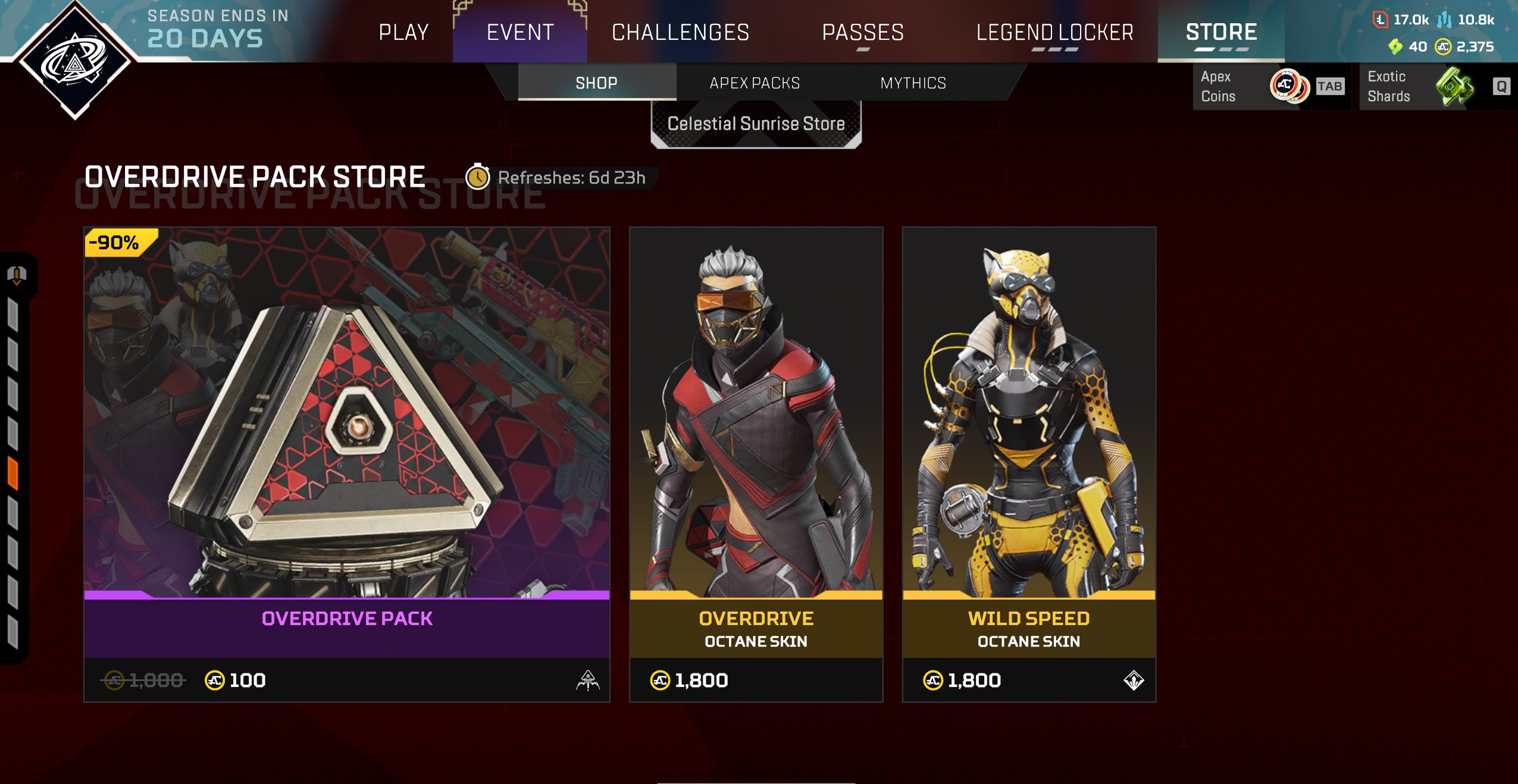Select the discounted Overdrive Pack offer
This screenshot has width=1518, height=784.
pyautogui.click(x=347, y=464)
